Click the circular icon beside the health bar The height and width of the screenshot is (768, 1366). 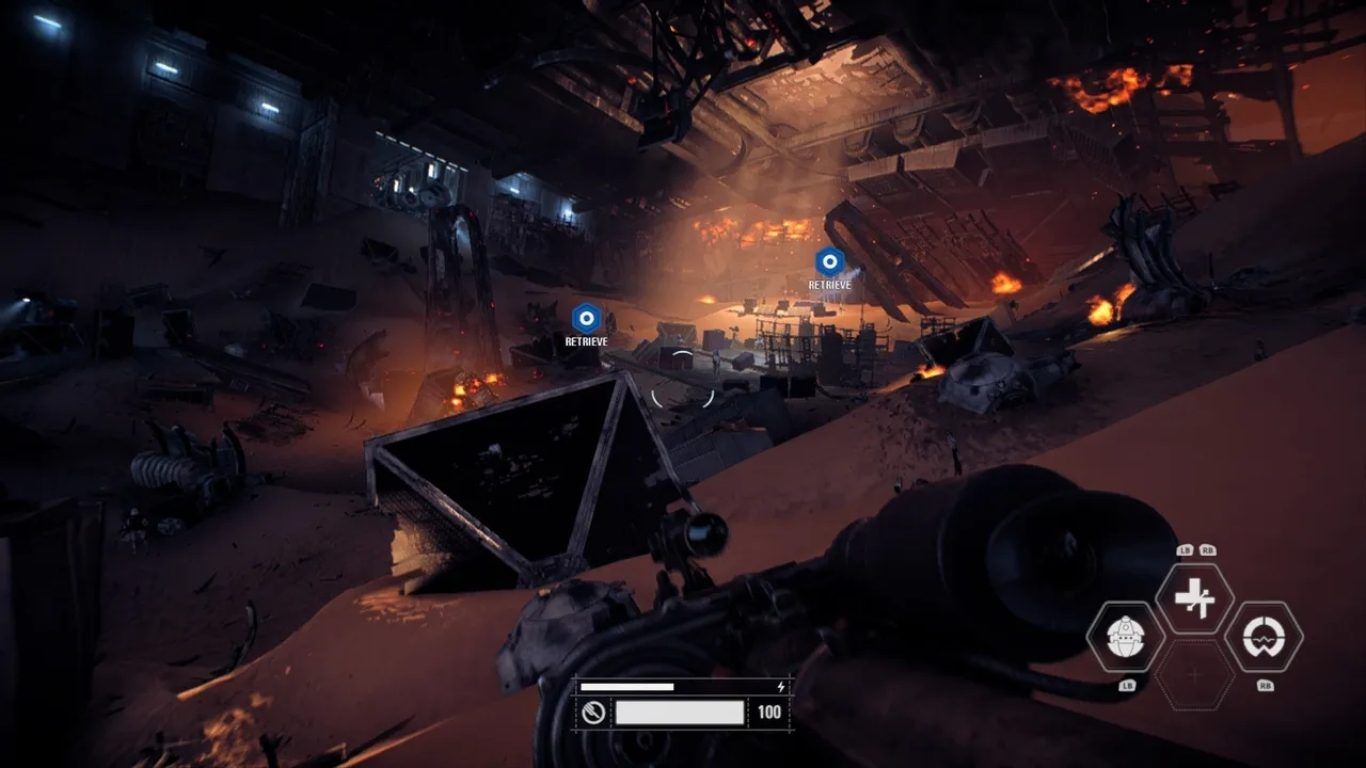click(x=594, y=712)
